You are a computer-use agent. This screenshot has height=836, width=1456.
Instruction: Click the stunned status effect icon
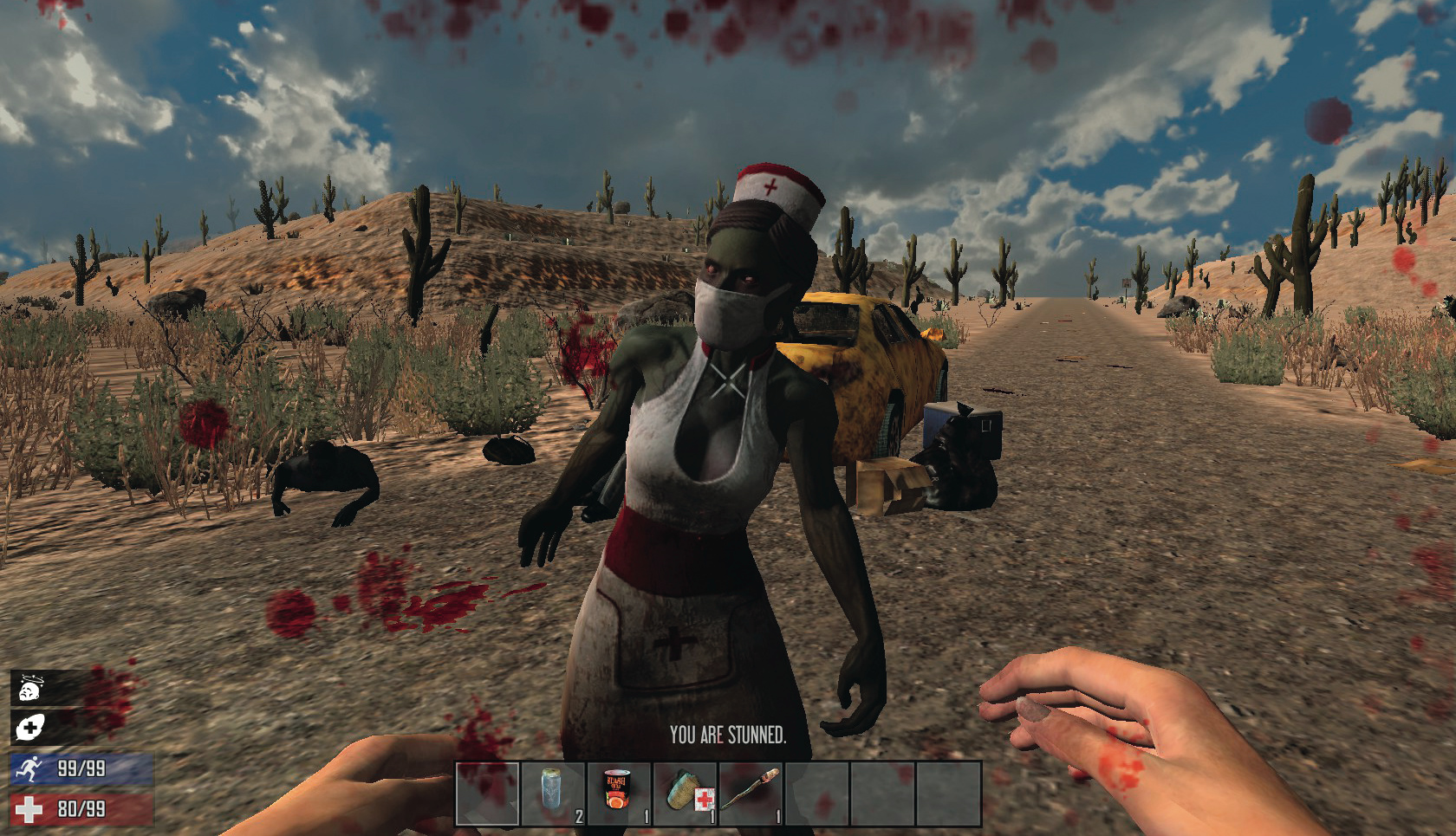pyautogui.click(x=31, y=689)
